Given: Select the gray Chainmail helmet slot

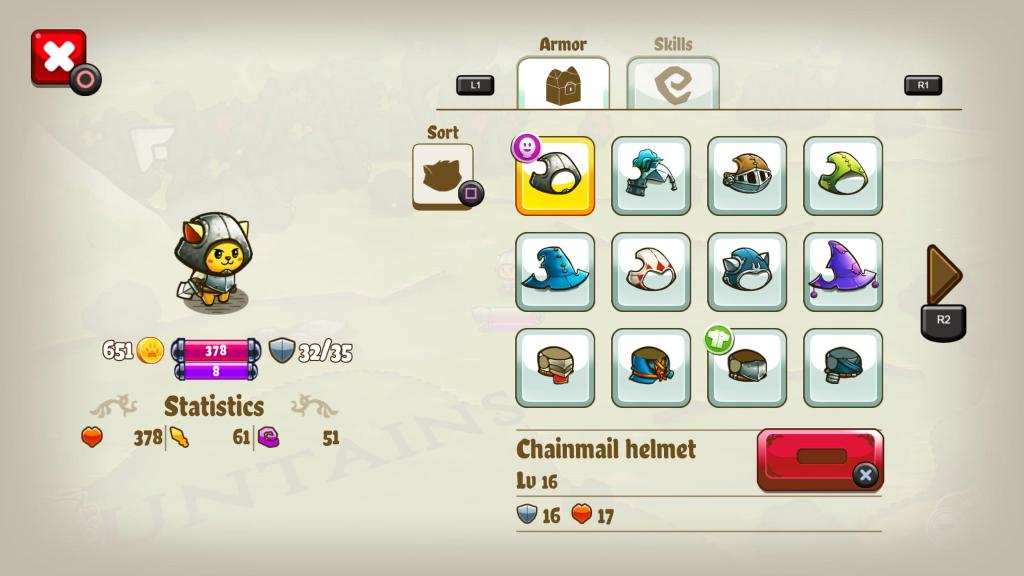Looking at the screenshot, I should tap(555, 176).
